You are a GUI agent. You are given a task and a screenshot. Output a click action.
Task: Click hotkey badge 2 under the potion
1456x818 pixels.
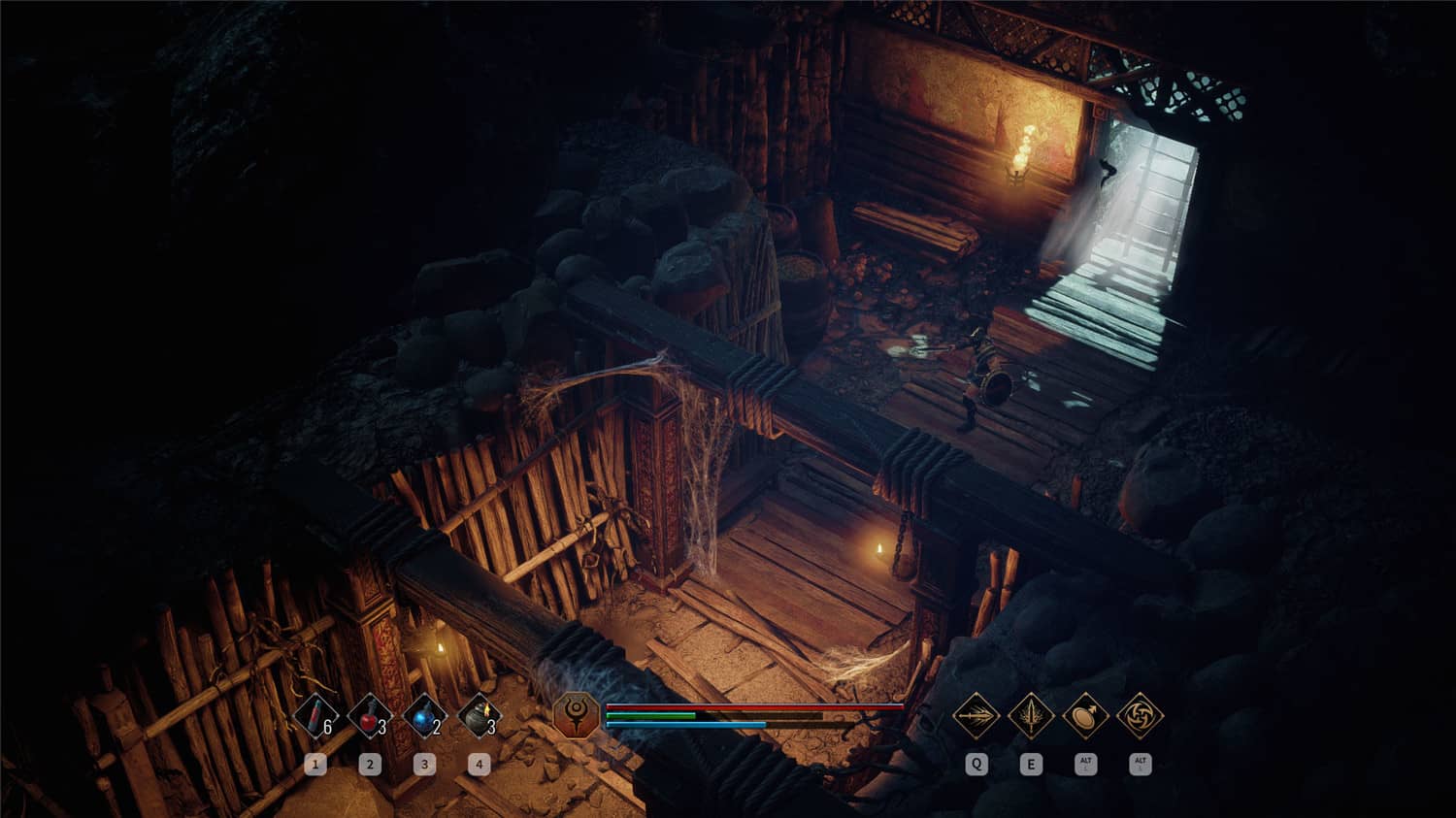click(x=370, y=764)
